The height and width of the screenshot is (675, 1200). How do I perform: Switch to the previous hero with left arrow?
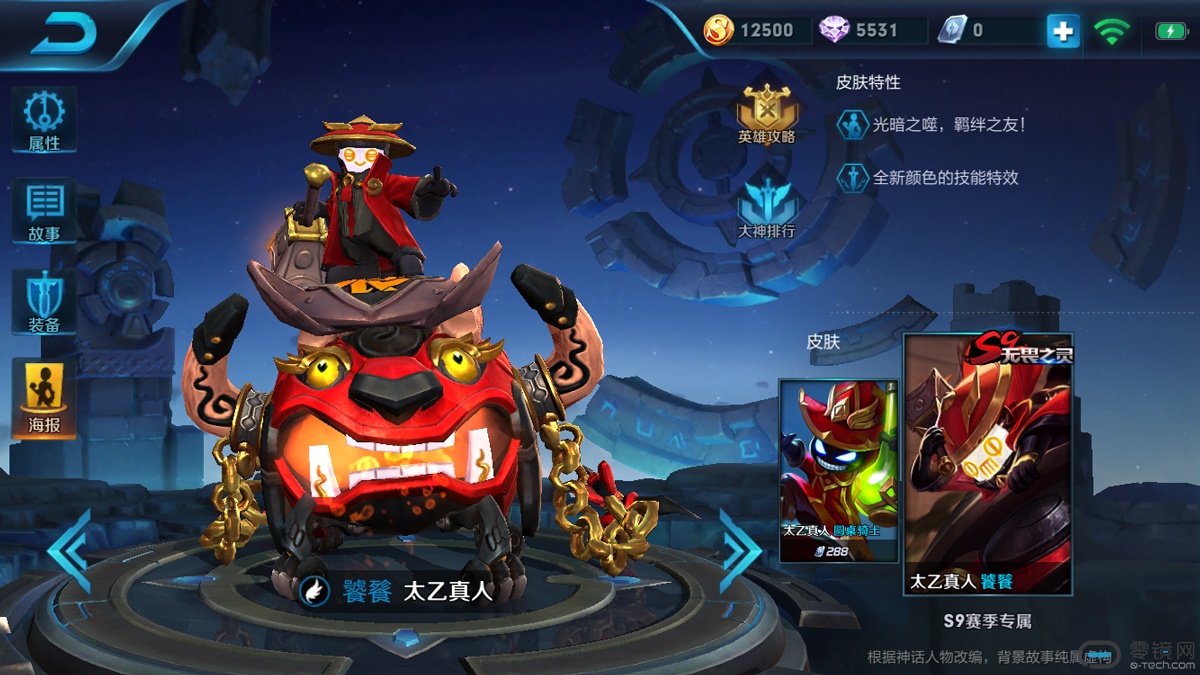pos(72,551)
